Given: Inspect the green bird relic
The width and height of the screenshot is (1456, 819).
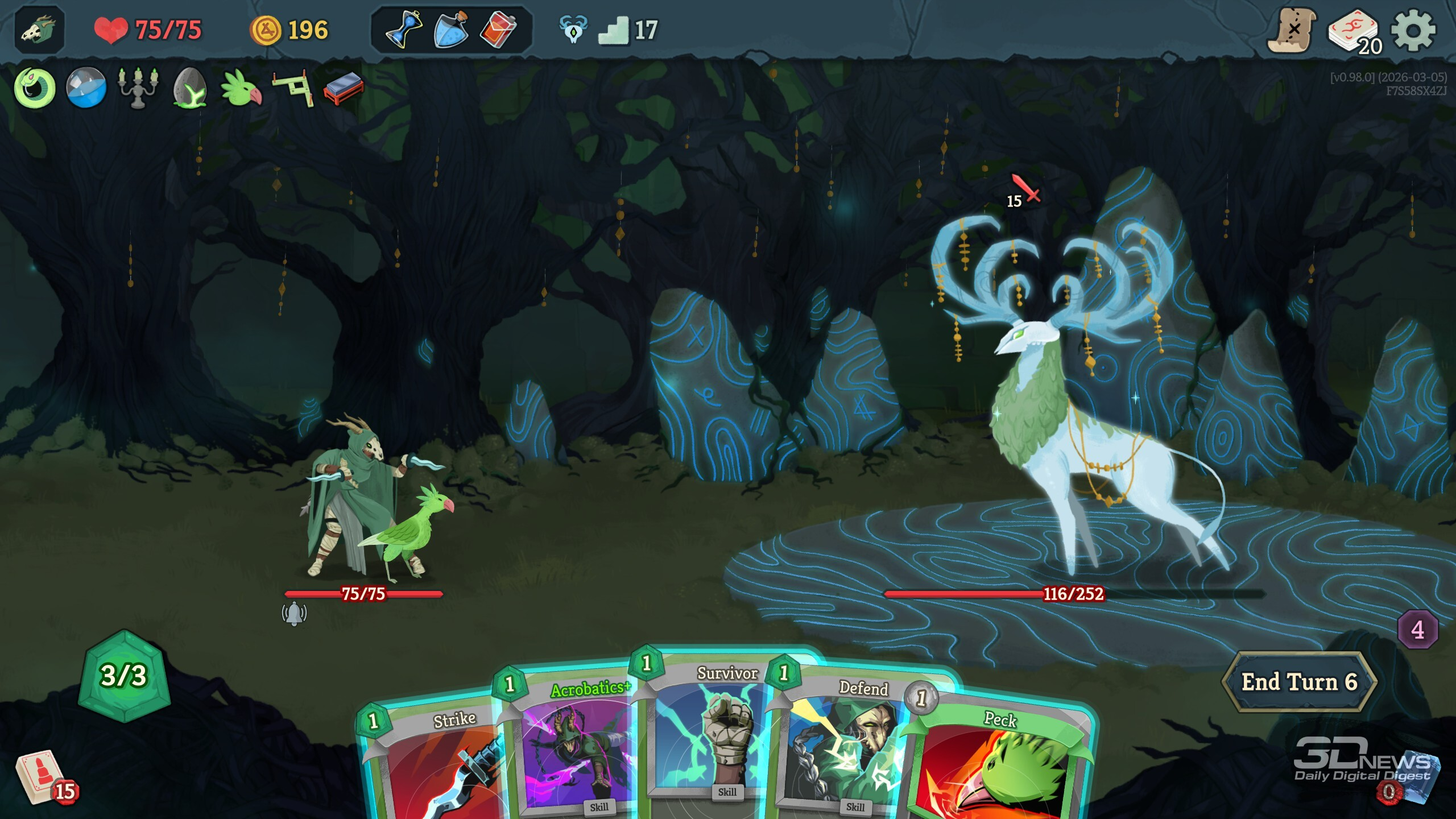Looking at the screenshot, I should click(x=241, y=88).
